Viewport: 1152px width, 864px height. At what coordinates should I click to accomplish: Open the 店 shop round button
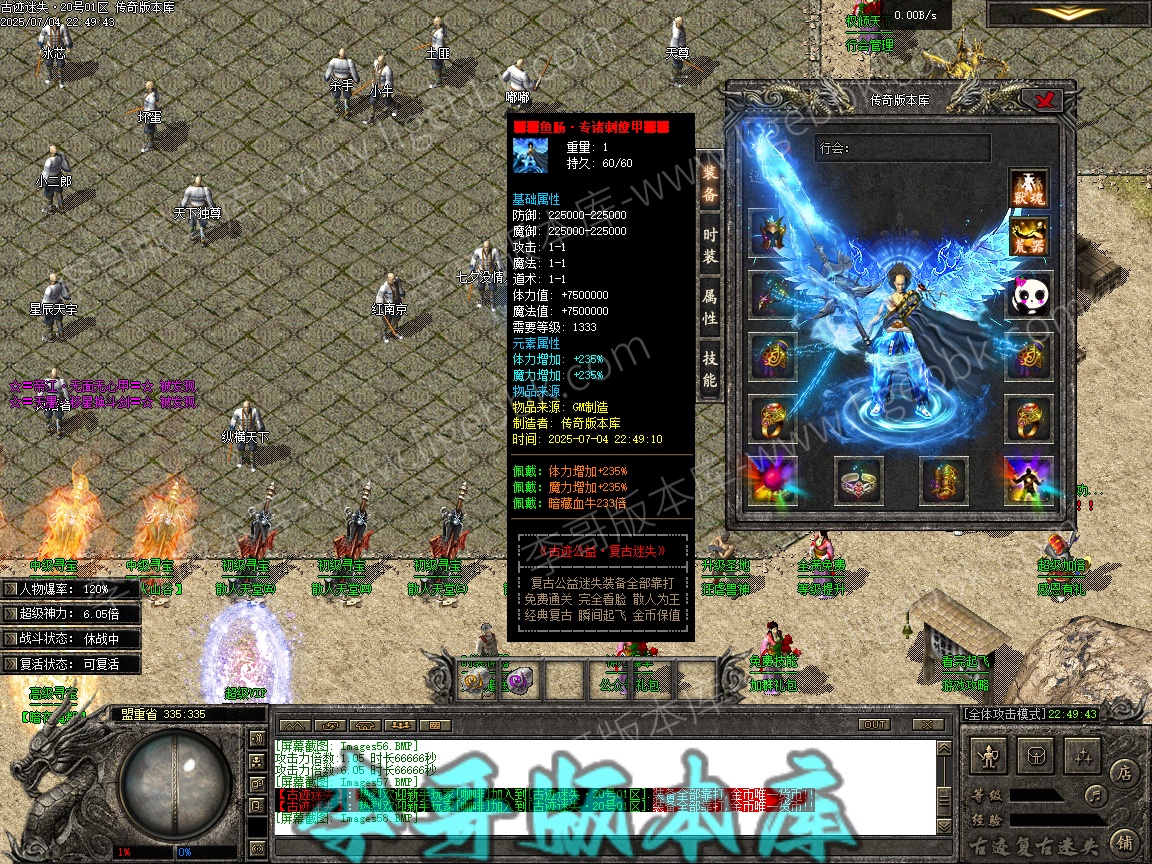click(x=1124, y=772)
